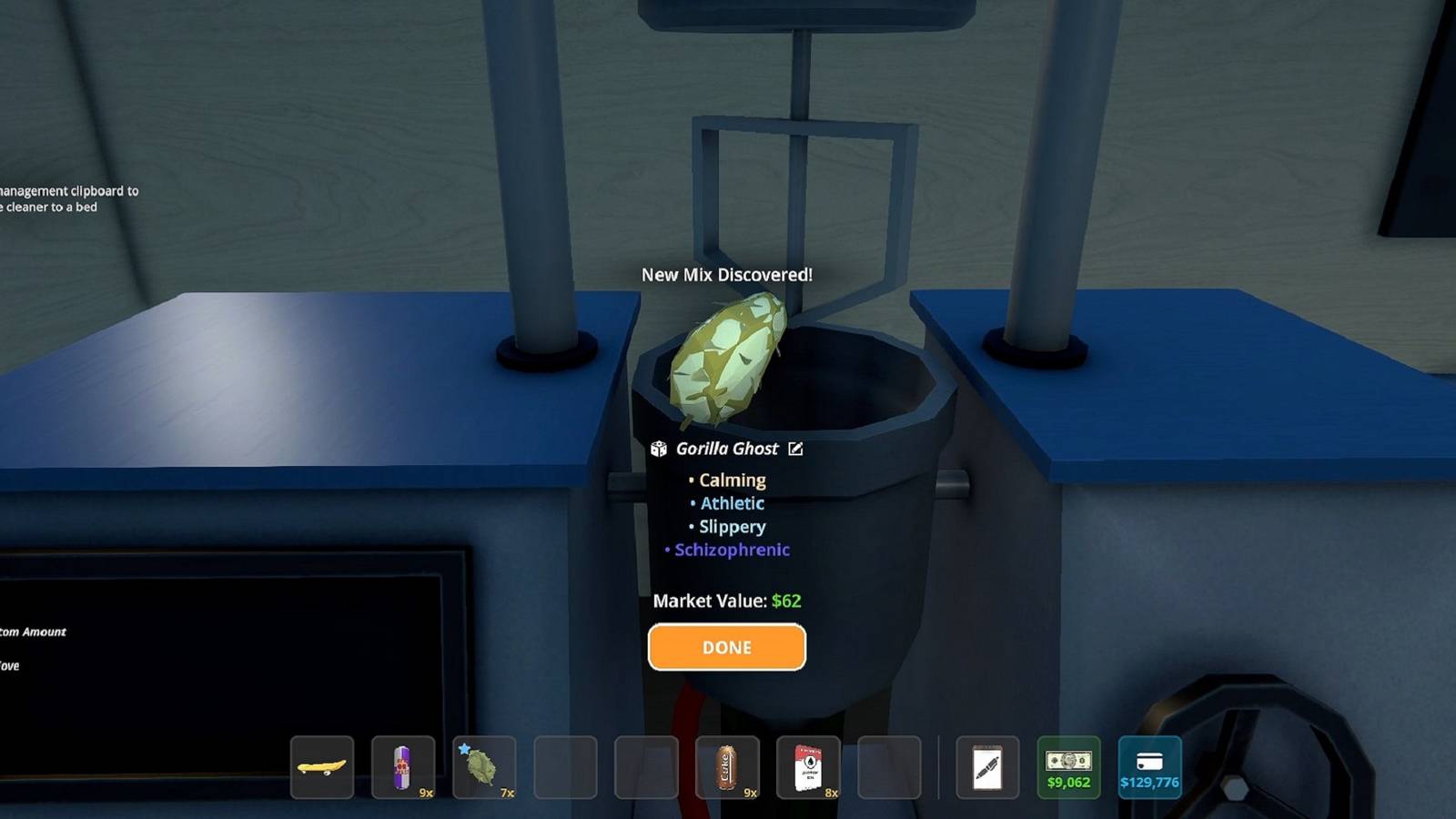The image size is (1456, 819).
Task: Select the purple energy drink can slot
Action: point(403,767)
